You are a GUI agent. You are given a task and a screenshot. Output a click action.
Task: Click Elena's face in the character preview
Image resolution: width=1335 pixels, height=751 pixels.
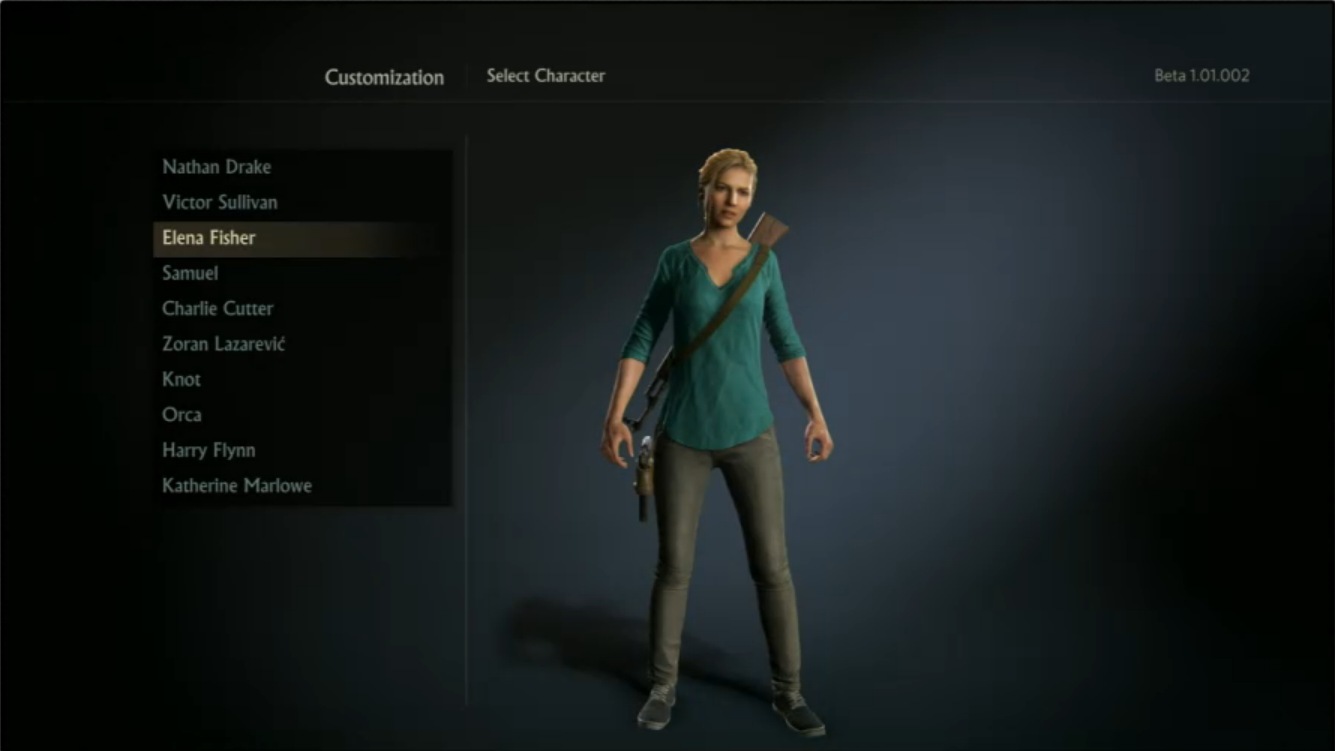[729, 195]
